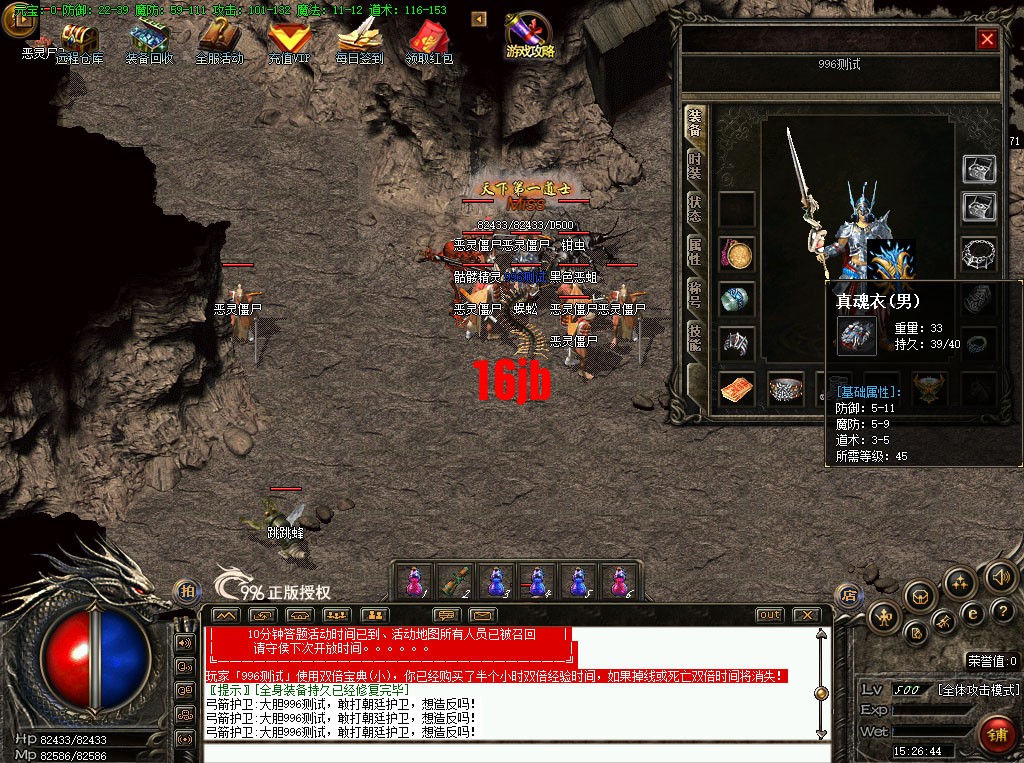The width and height of the screenshot is (1024, 763).
Task: Select the silver necklace equipment slot
Action: coord(980,254)
